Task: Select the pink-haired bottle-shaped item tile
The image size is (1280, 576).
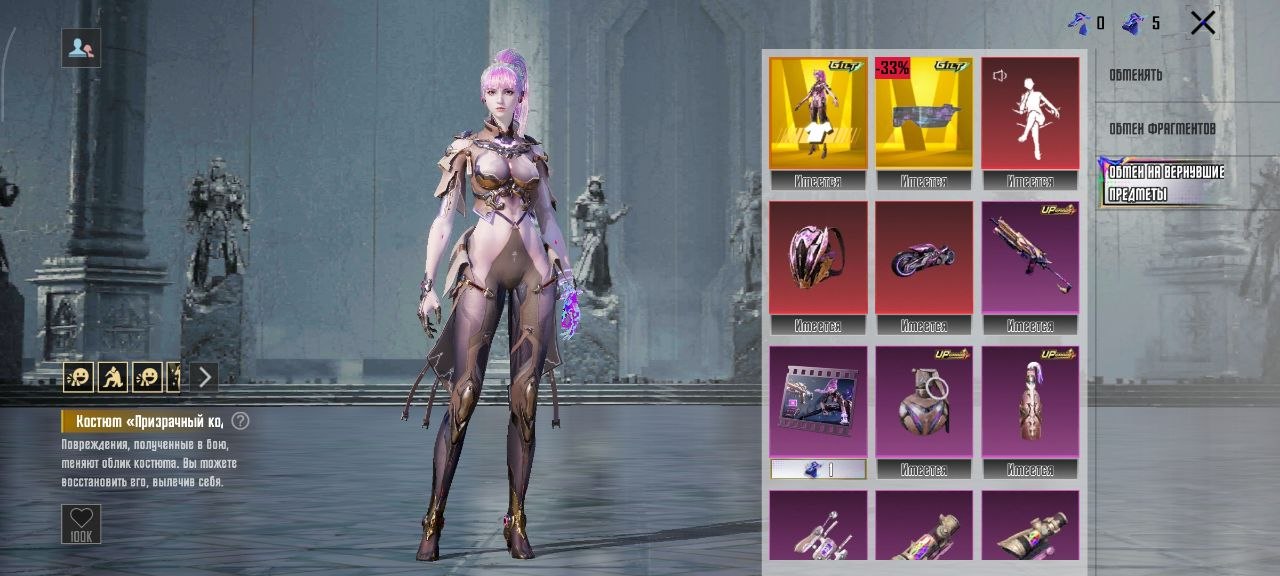Action: (1030, 402)
